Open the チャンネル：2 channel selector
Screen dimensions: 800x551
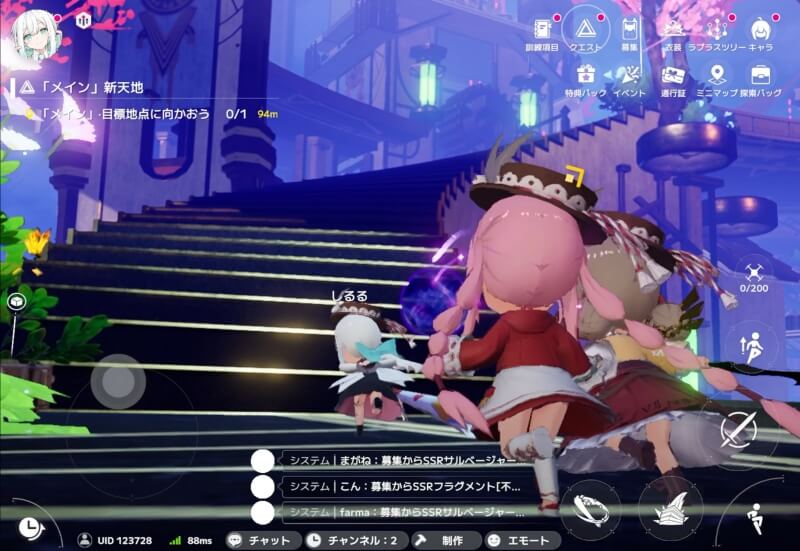[351, 540]
